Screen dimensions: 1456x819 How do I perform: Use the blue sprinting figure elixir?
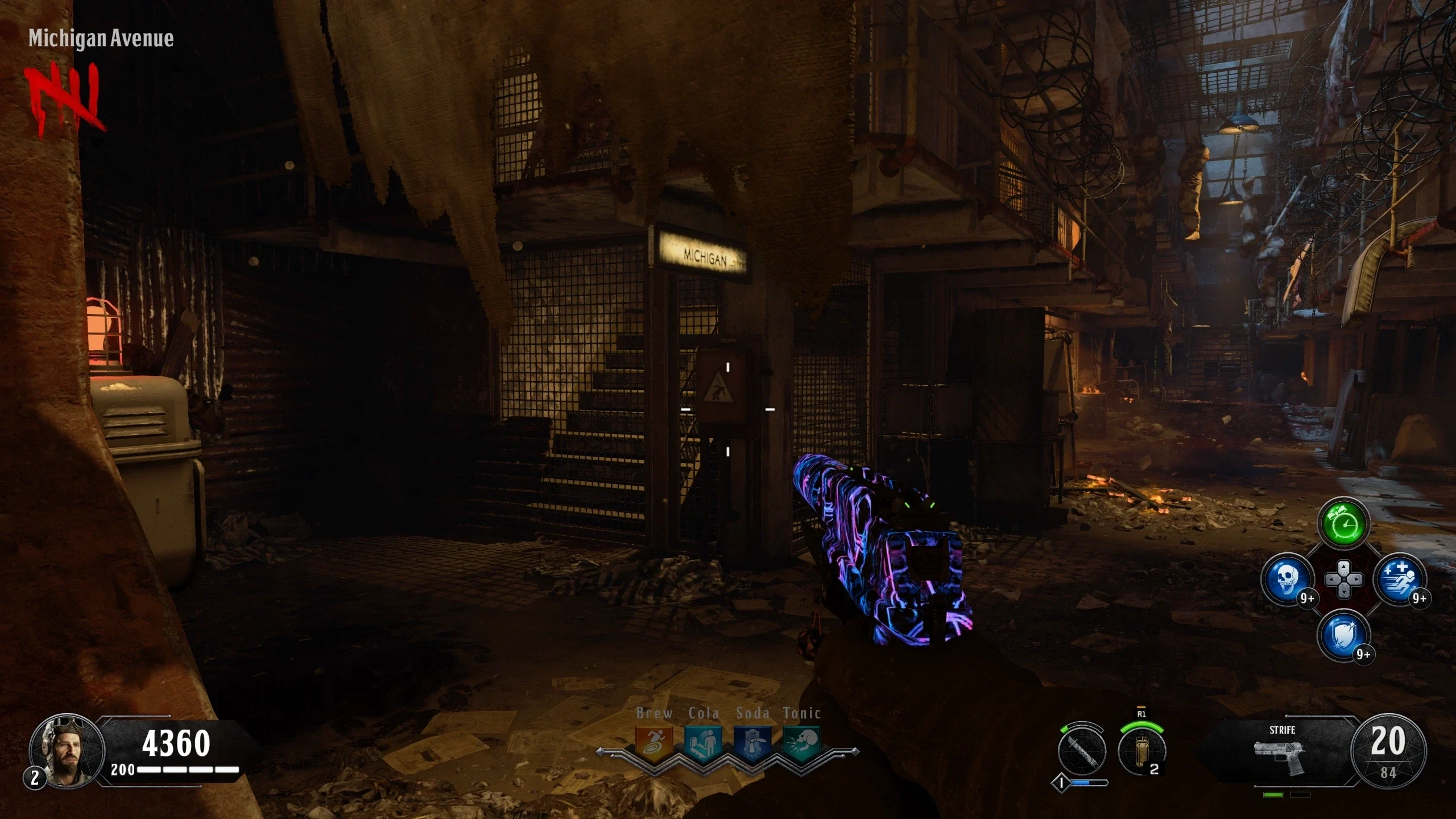click(1400, 579)
